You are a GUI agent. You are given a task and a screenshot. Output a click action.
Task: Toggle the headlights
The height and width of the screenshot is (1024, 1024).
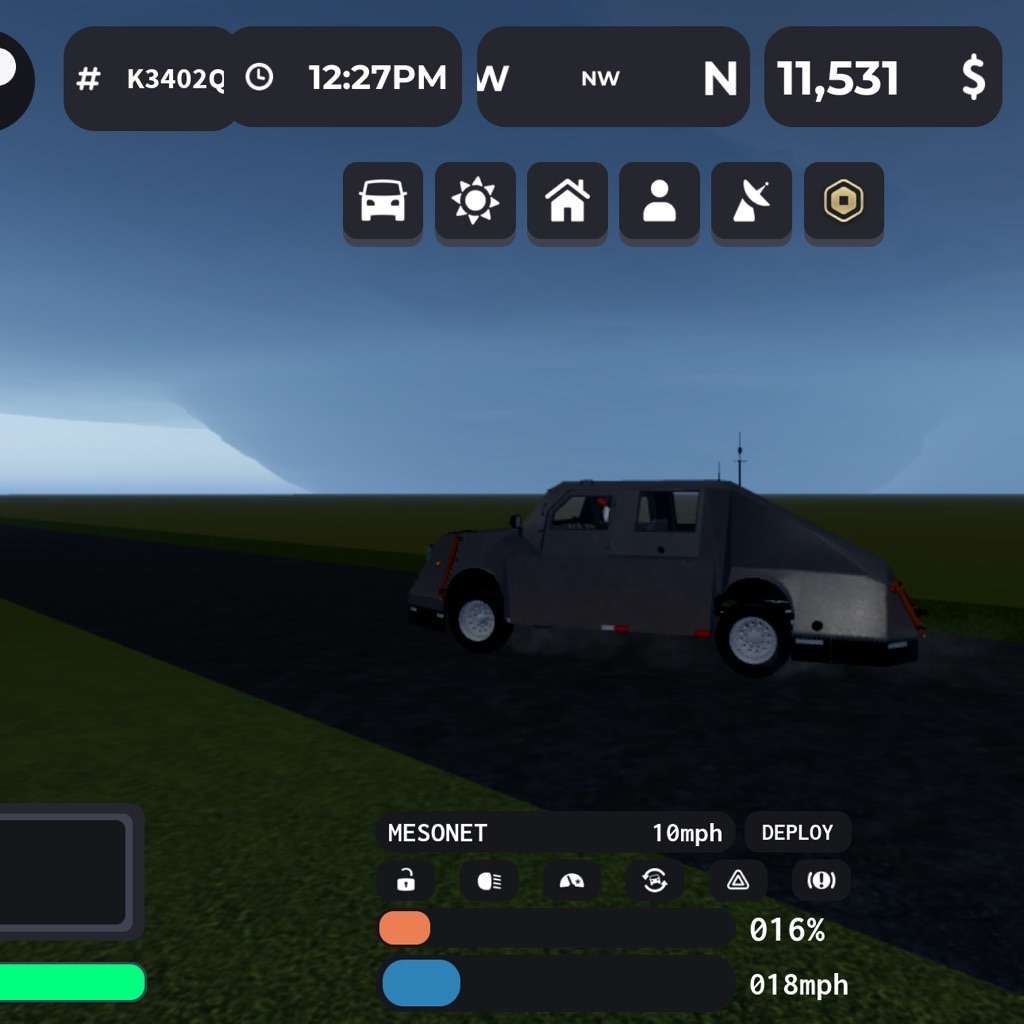[489, 881]
